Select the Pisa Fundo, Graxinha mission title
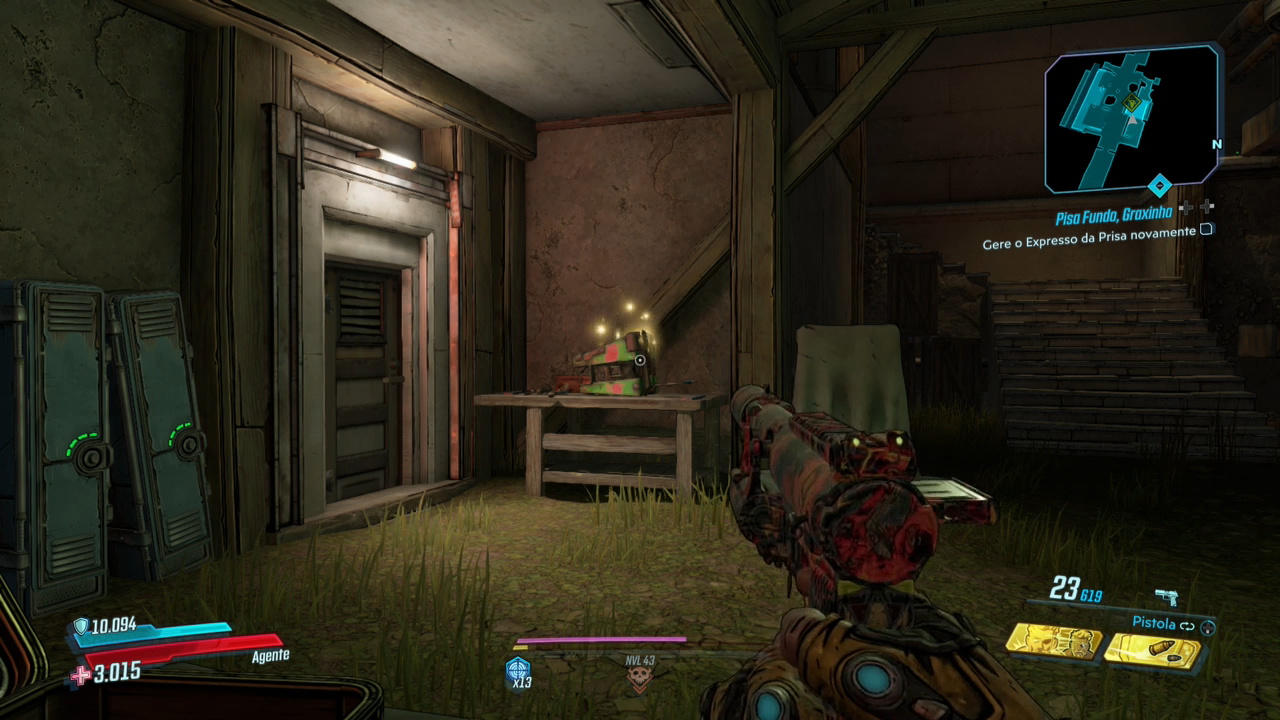The width and height of the screenshot is (1280, 720). tap(1115, 216)
